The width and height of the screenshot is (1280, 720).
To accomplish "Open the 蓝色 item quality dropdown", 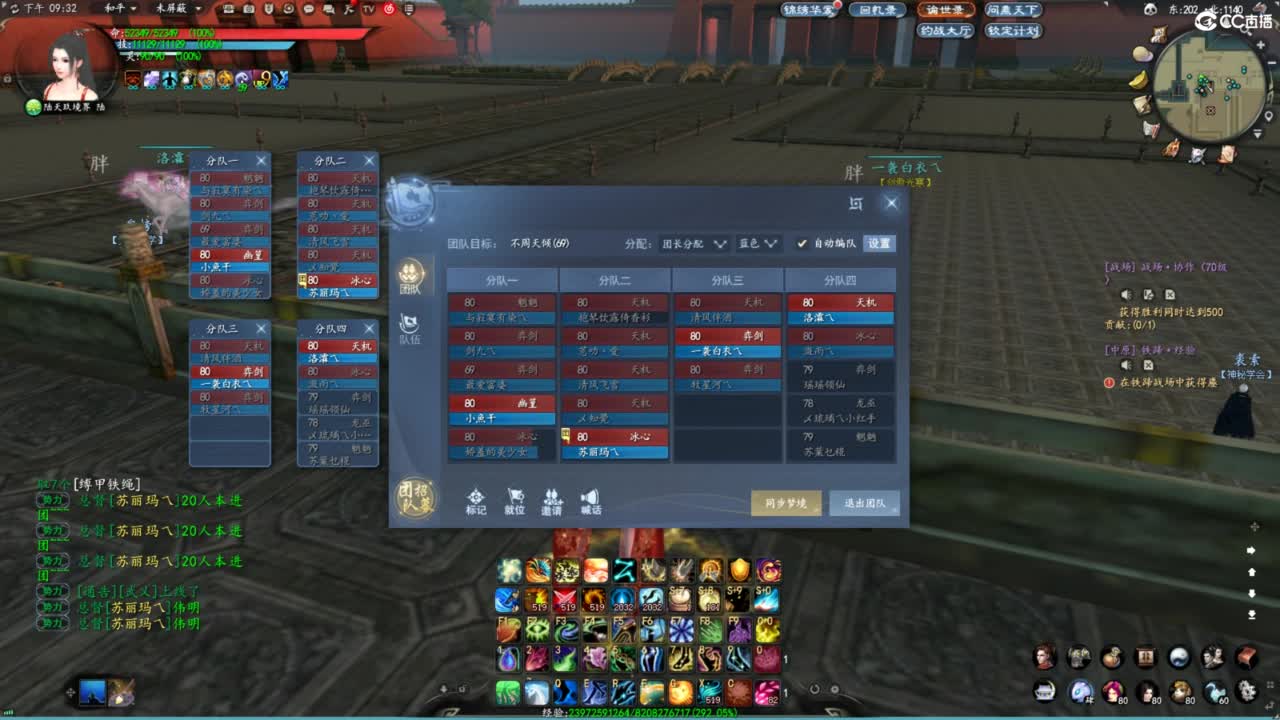I will coord(757,243).
